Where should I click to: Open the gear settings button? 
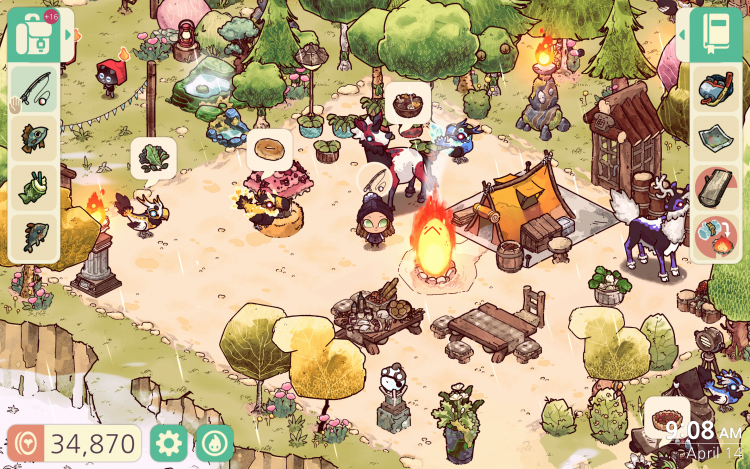[168, 443]
